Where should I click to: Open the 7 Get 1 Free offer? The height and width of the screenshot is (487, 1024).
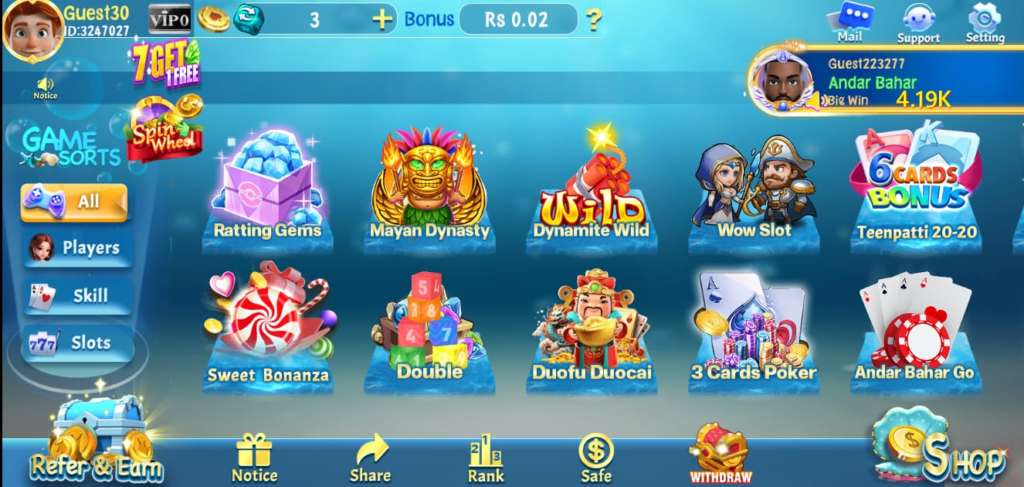click(164, 63)
